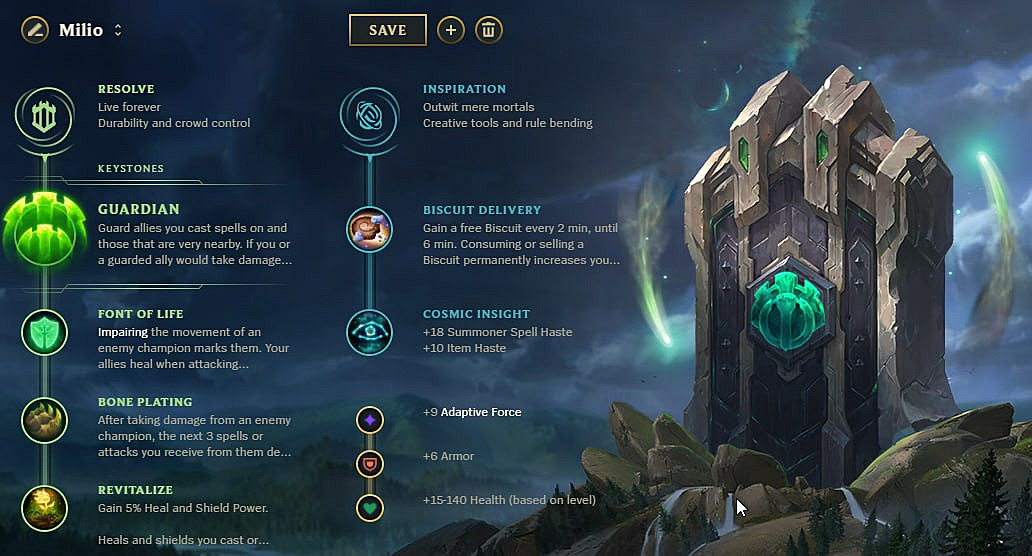Choose the Revitalize rune
This screenshot has height=556, width=1032.
pyautogui.click(x=44, y=508)
